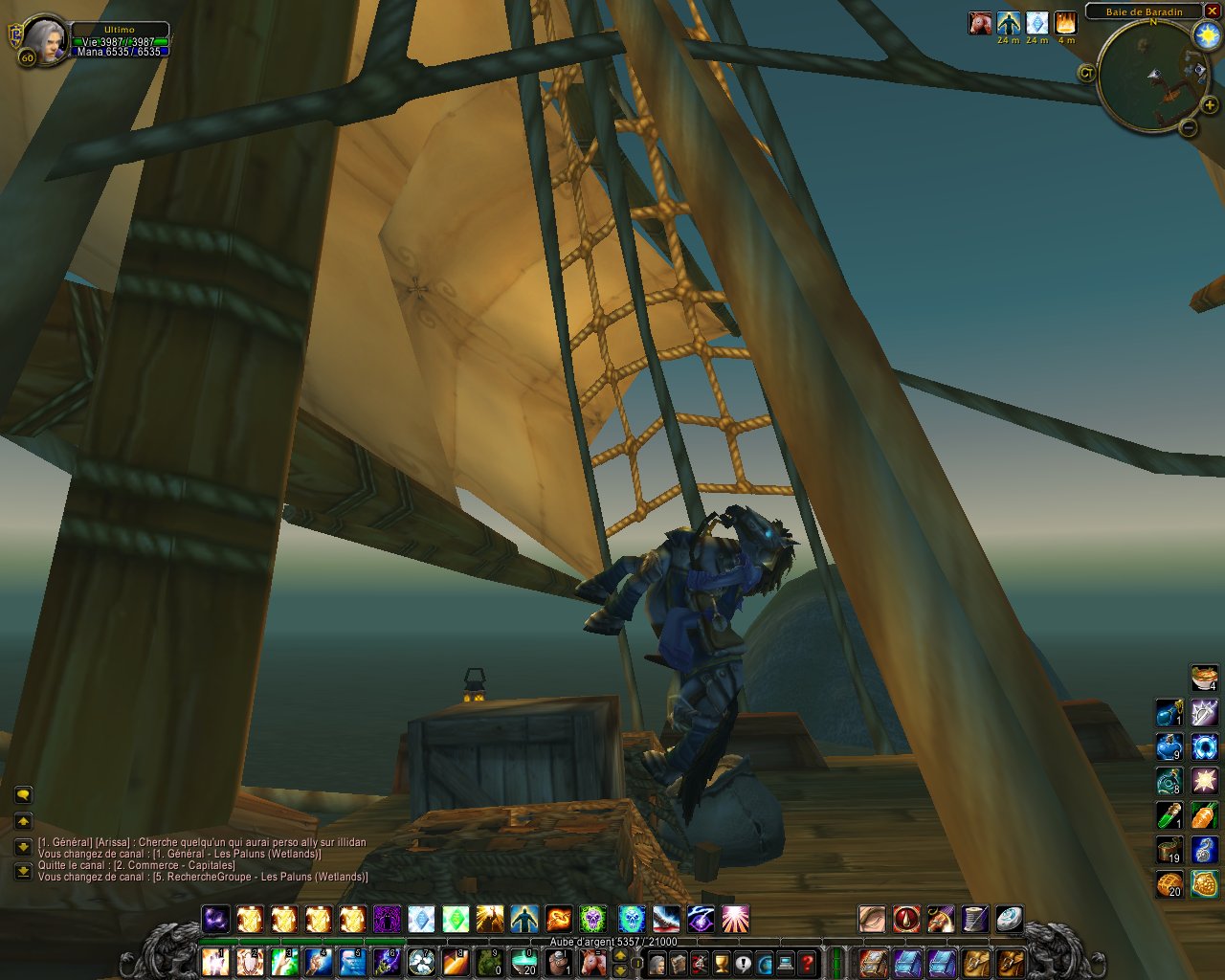Open the gold trophy micro menu button

click(722, 962)
